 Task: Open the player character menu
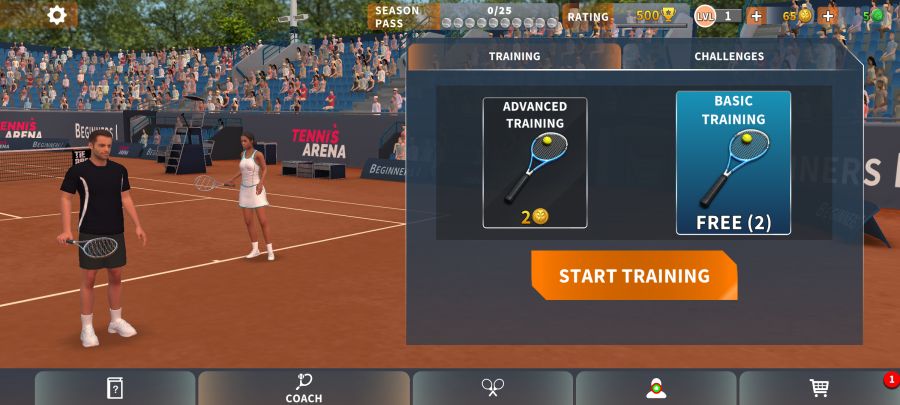(x=656, y=388)
